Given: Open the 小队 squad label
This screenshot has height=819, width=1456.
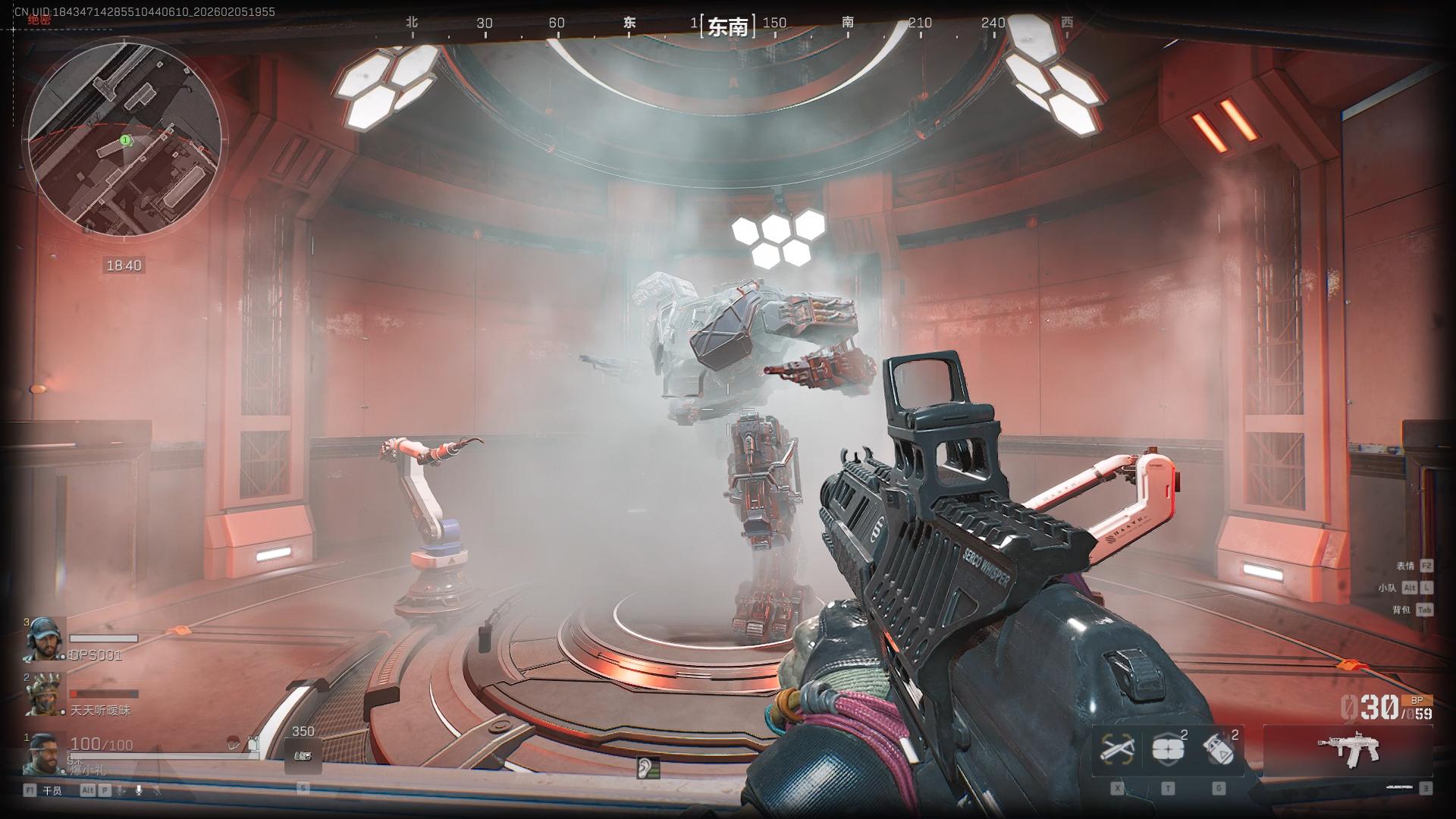Looking at the screenshot, I should click(1387, 588).
